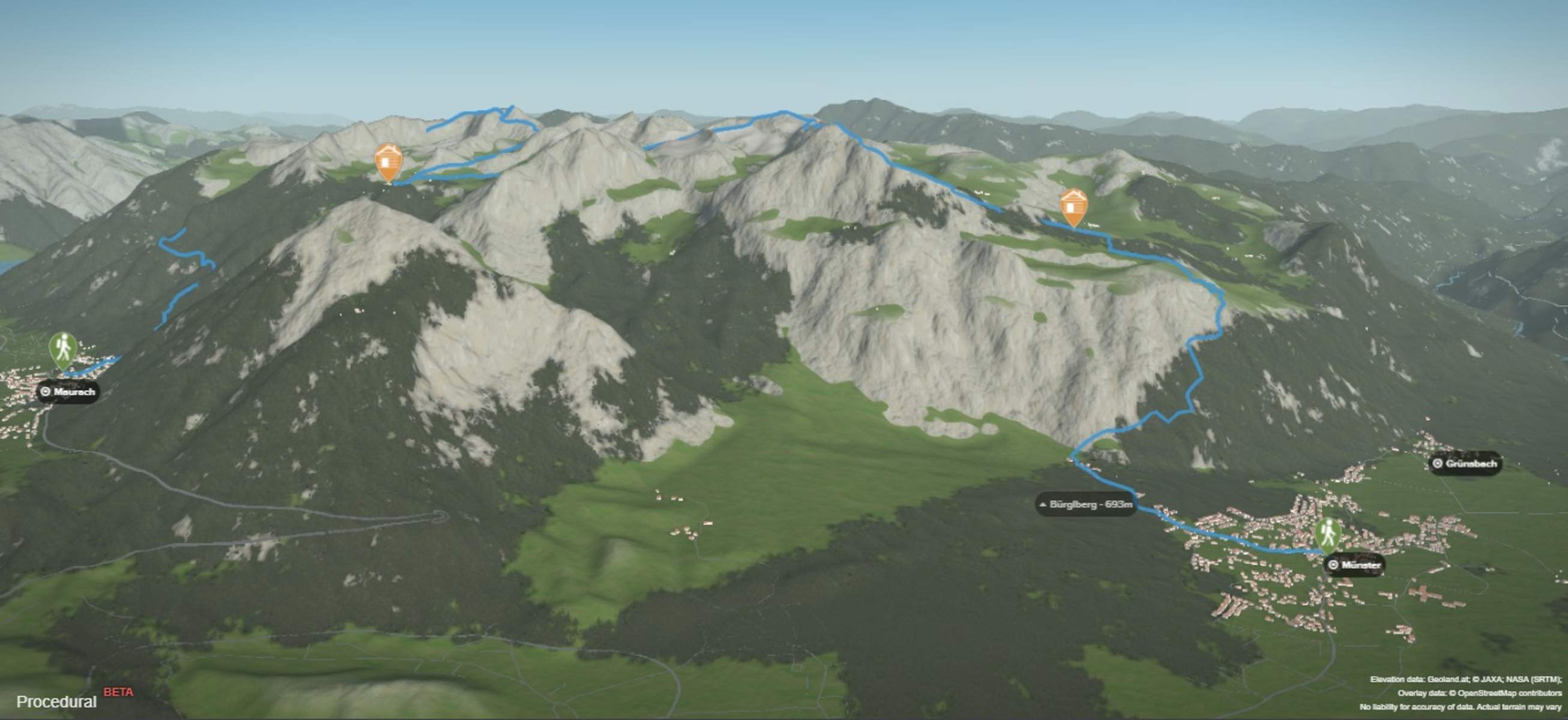1568x720 pixels.
Task: Select the green hiker marker above Münster
Action: point(1328,535)
